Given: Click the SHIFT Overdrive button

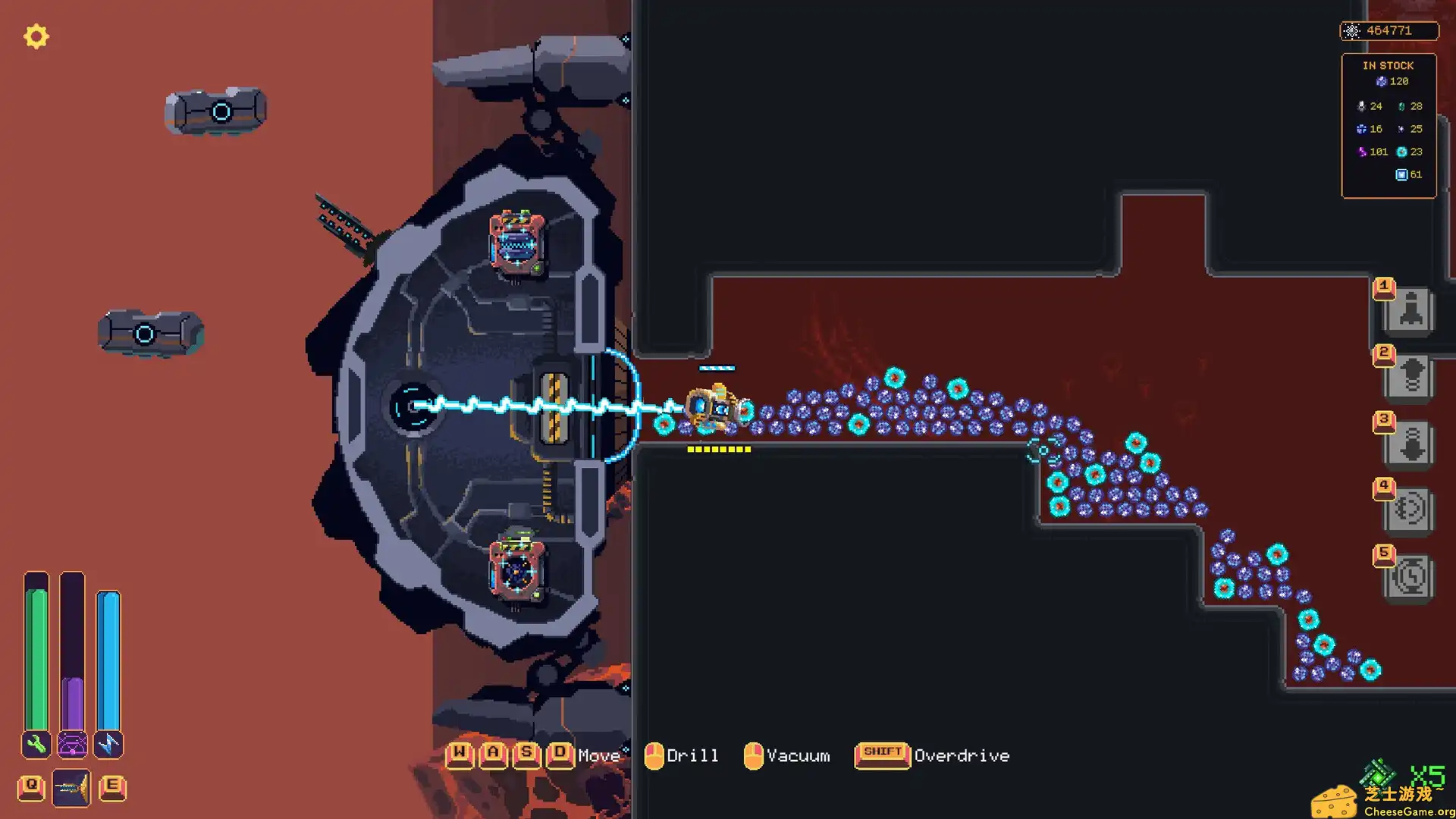Looking at the screenshot, I should (x=882, y=755).
